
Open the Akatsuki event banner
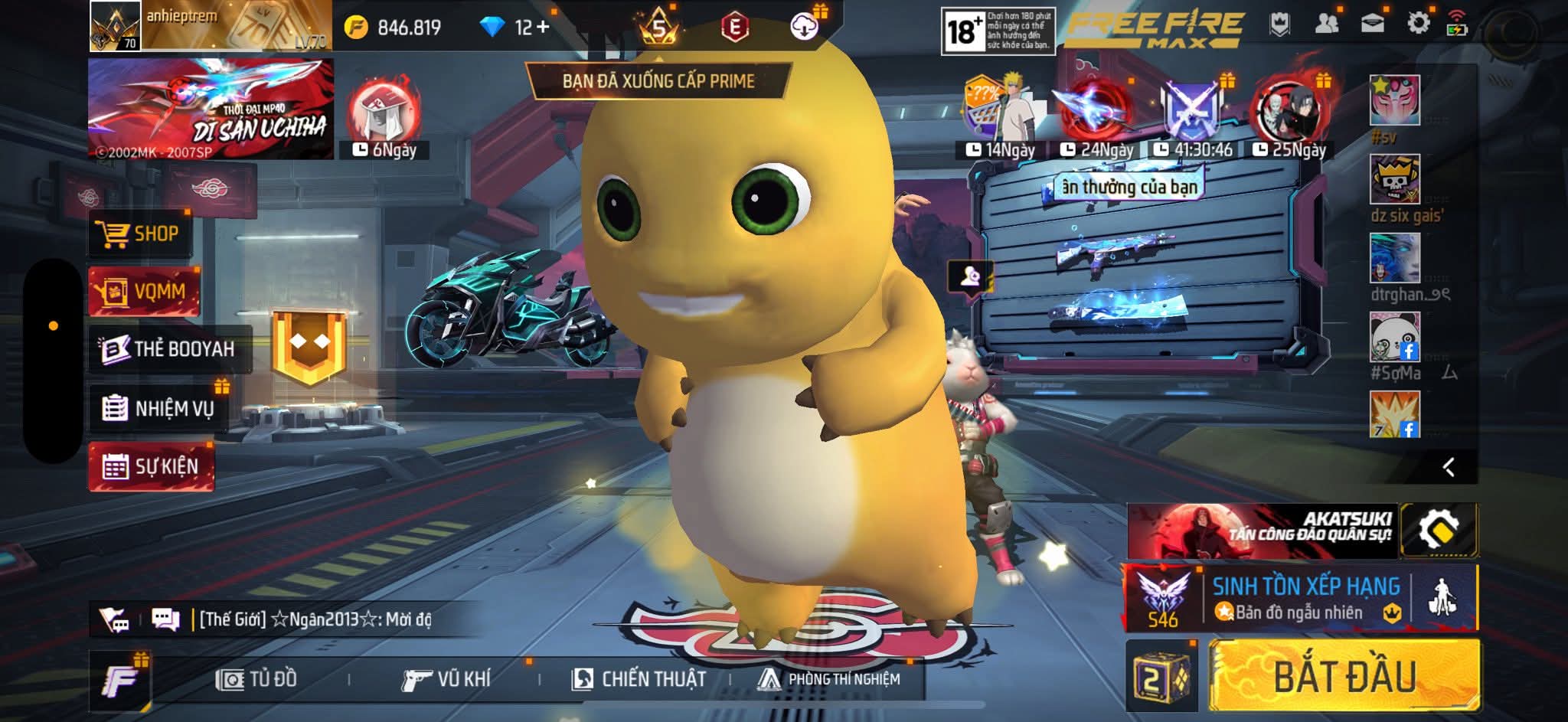click(x=1262, y=531)
